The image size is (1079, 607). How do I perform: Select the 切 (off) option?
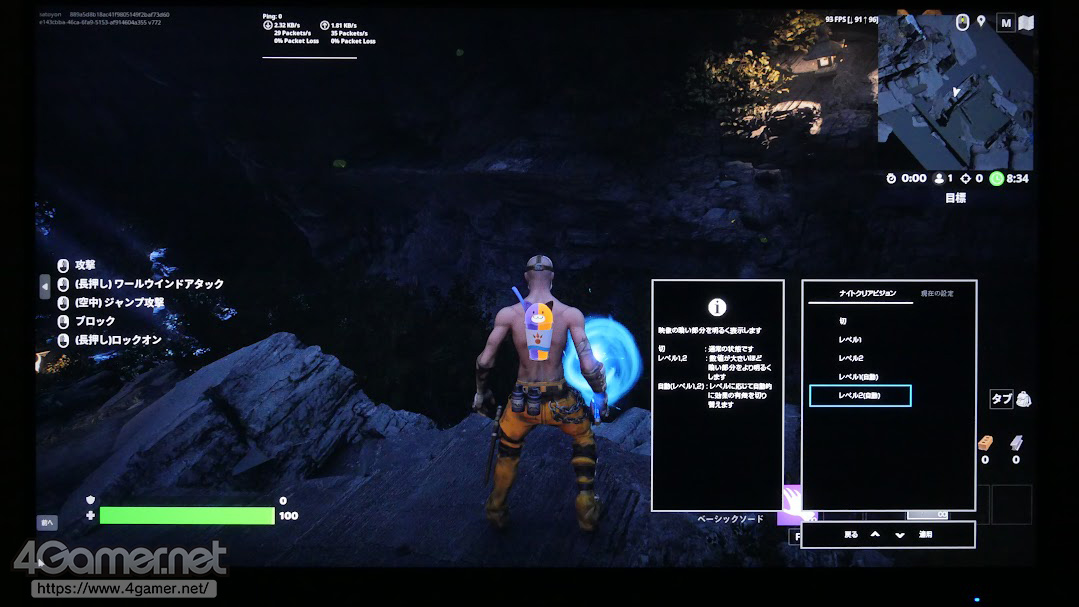coord(843,321)
